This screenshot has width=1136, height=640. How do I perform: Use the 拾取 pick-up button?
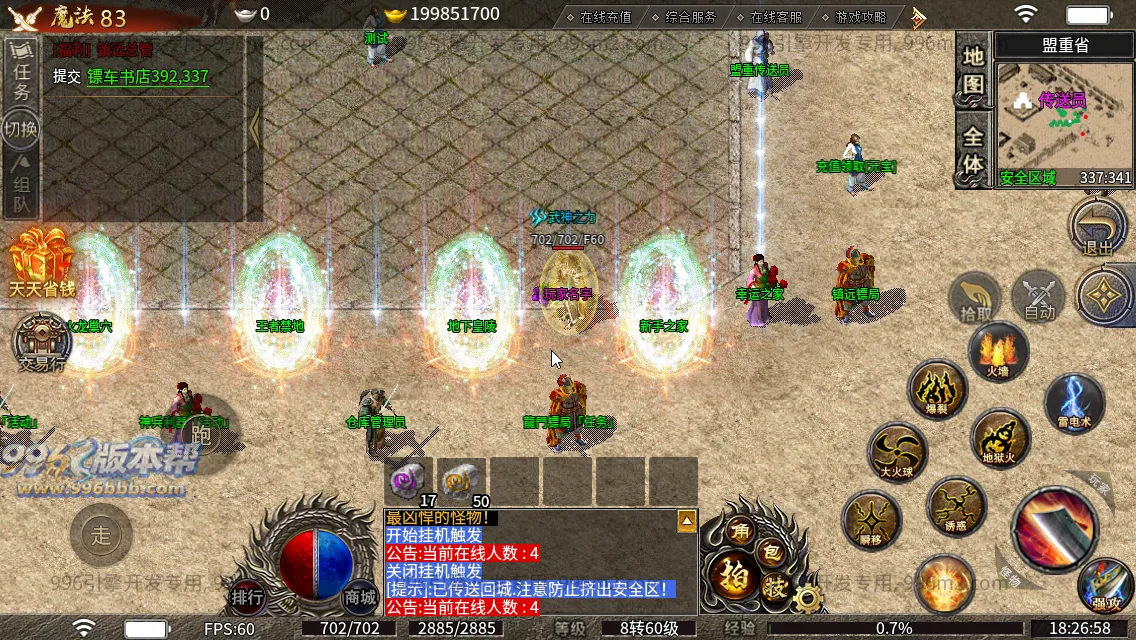pos(975,297)
